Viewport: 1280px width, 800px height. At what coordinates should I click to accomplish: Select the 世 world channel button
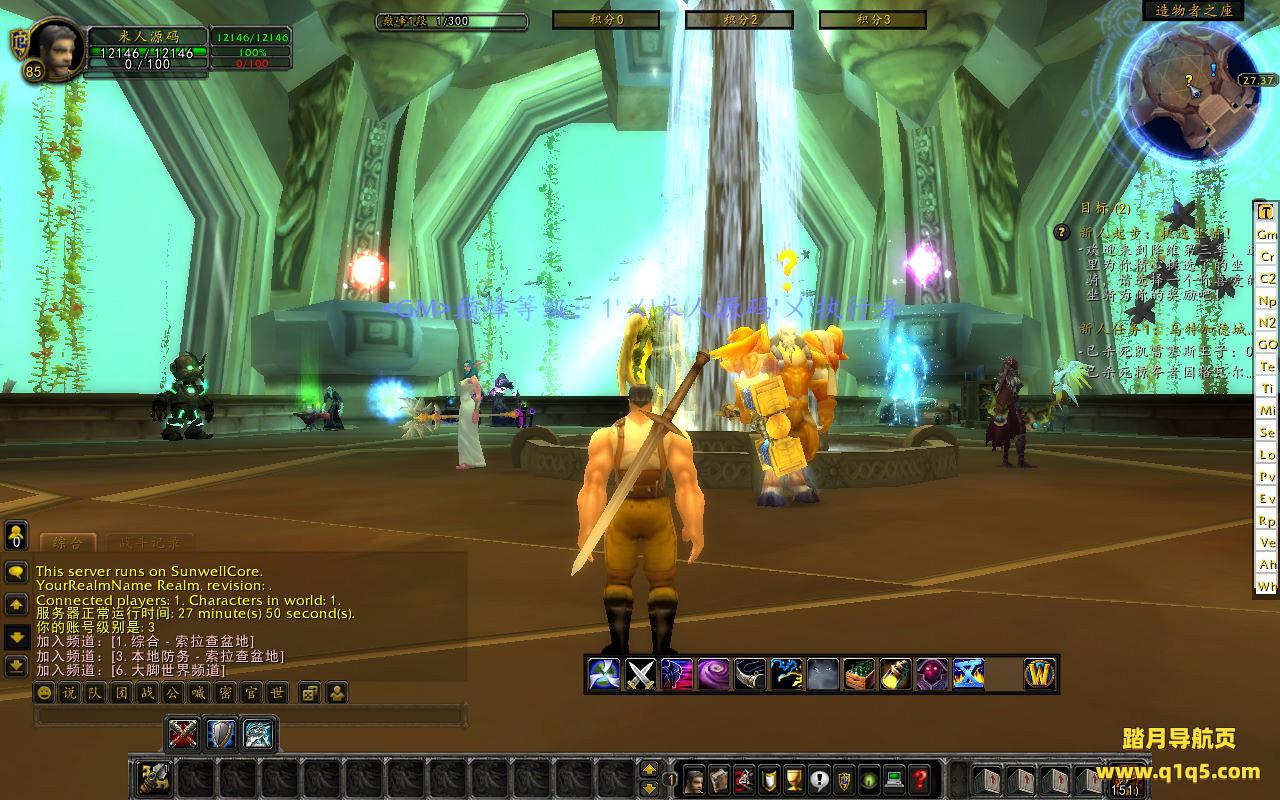(x=276, y=693)
